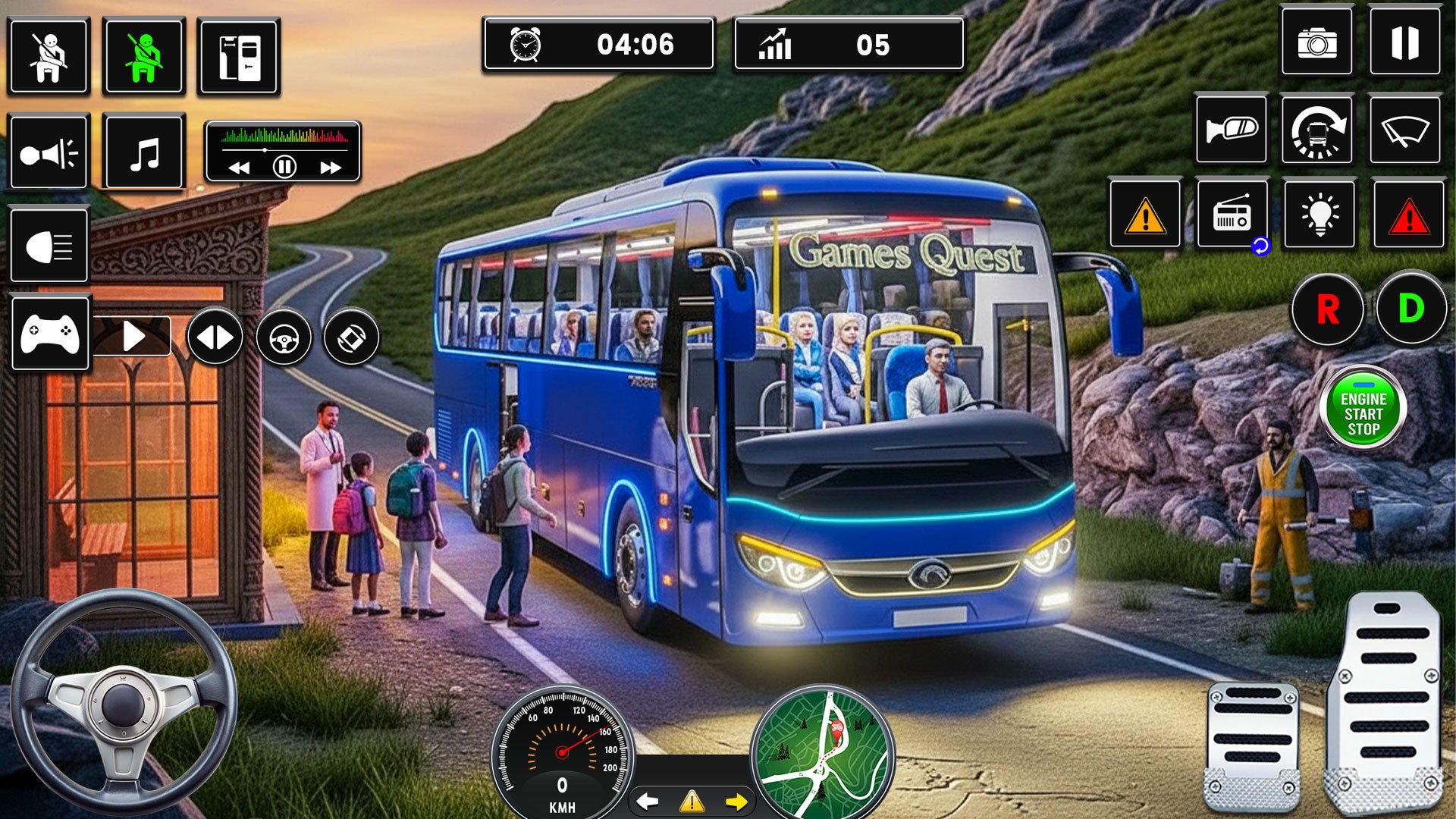Open the bus door control
1456x819 pixels.
pyautogui.click(x=239, y=57)
